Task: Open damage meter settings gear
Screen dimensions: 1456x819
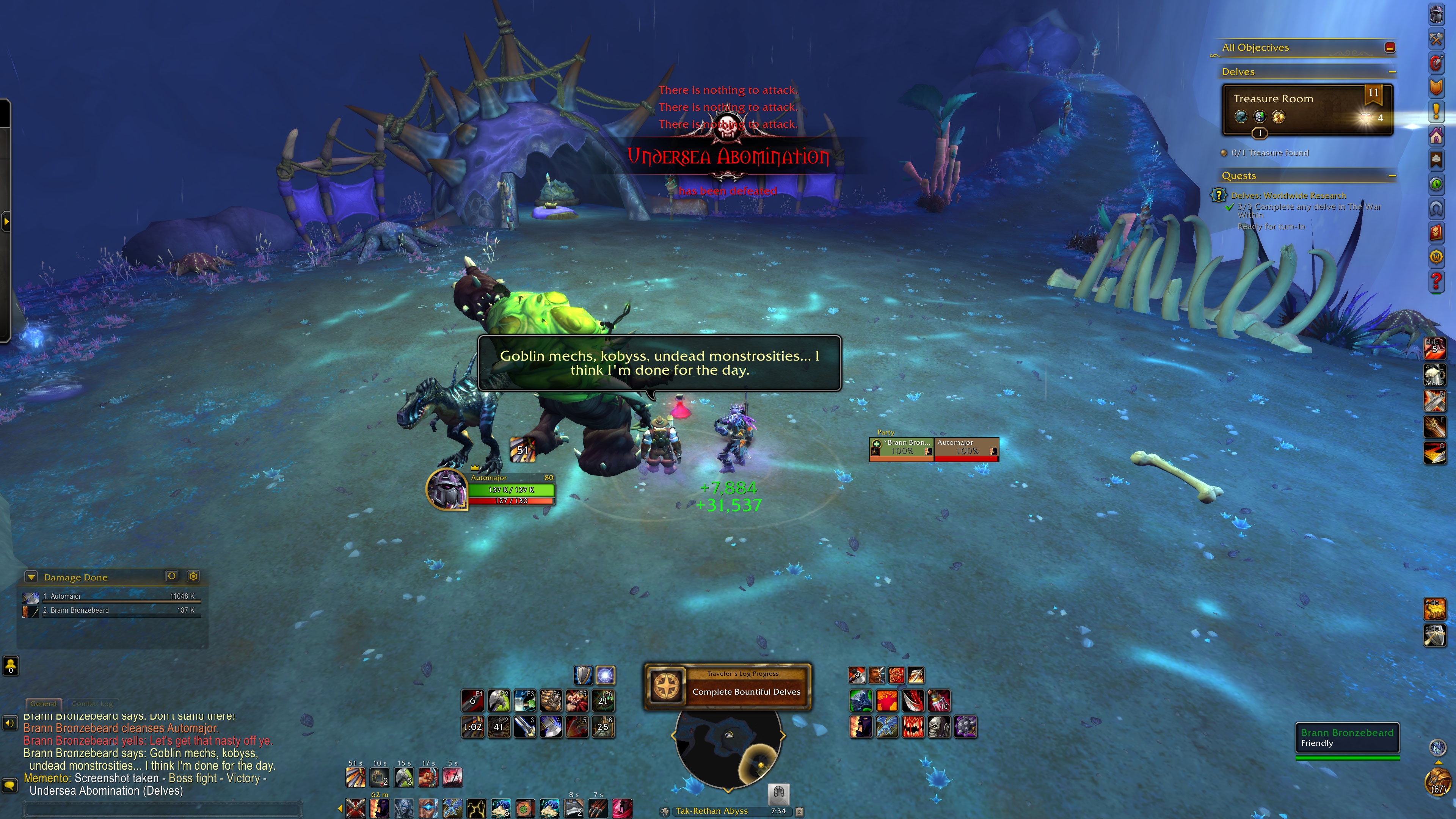Action: (193, 576)
